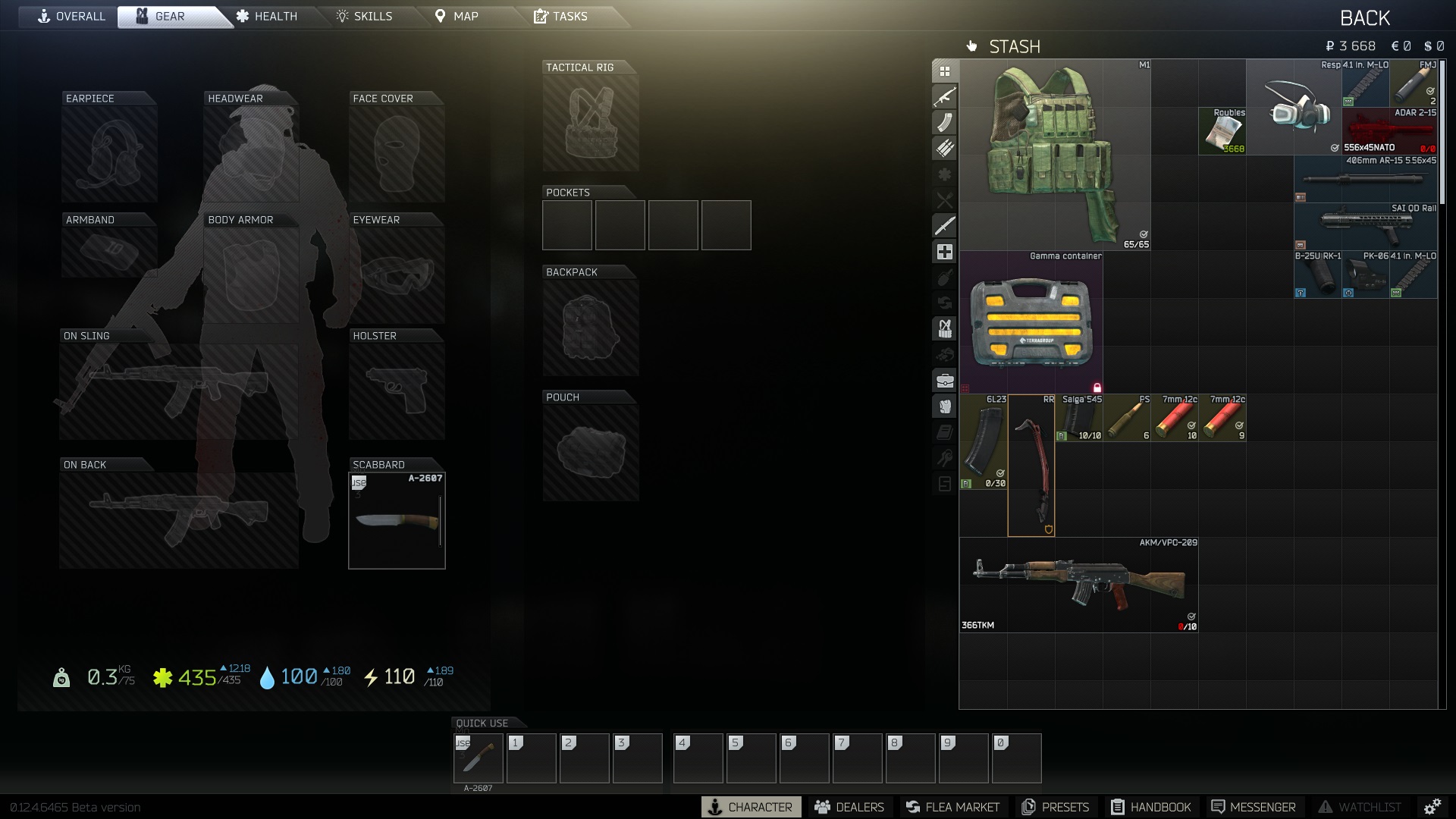Select the melee weapons filter icon
This screenshot has width=1456, height=819.
[x=944, y=225]
